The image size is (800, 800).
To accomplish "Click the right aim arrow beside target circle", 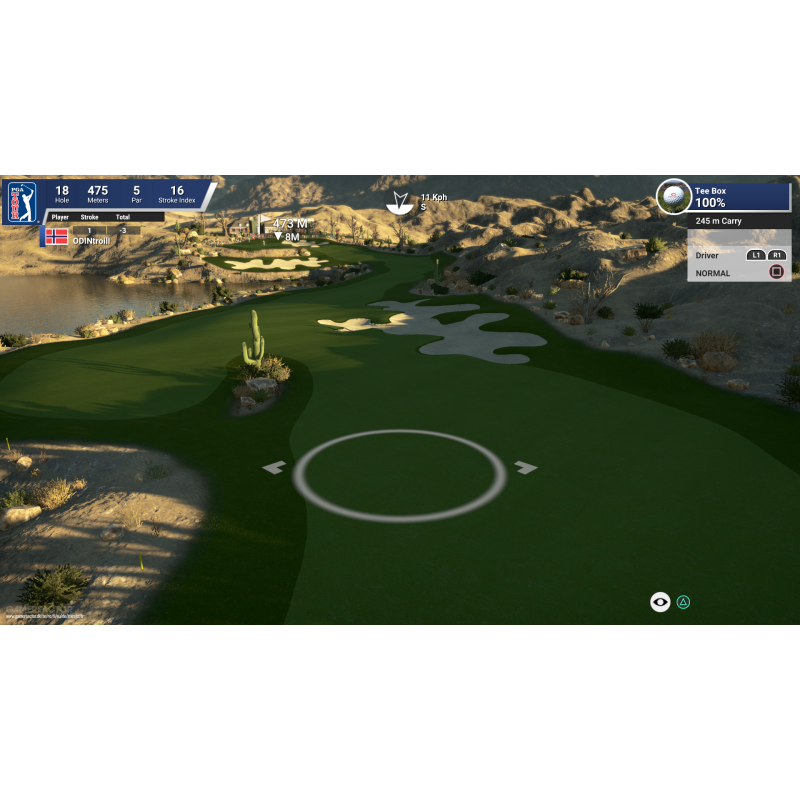I will 526,467.
